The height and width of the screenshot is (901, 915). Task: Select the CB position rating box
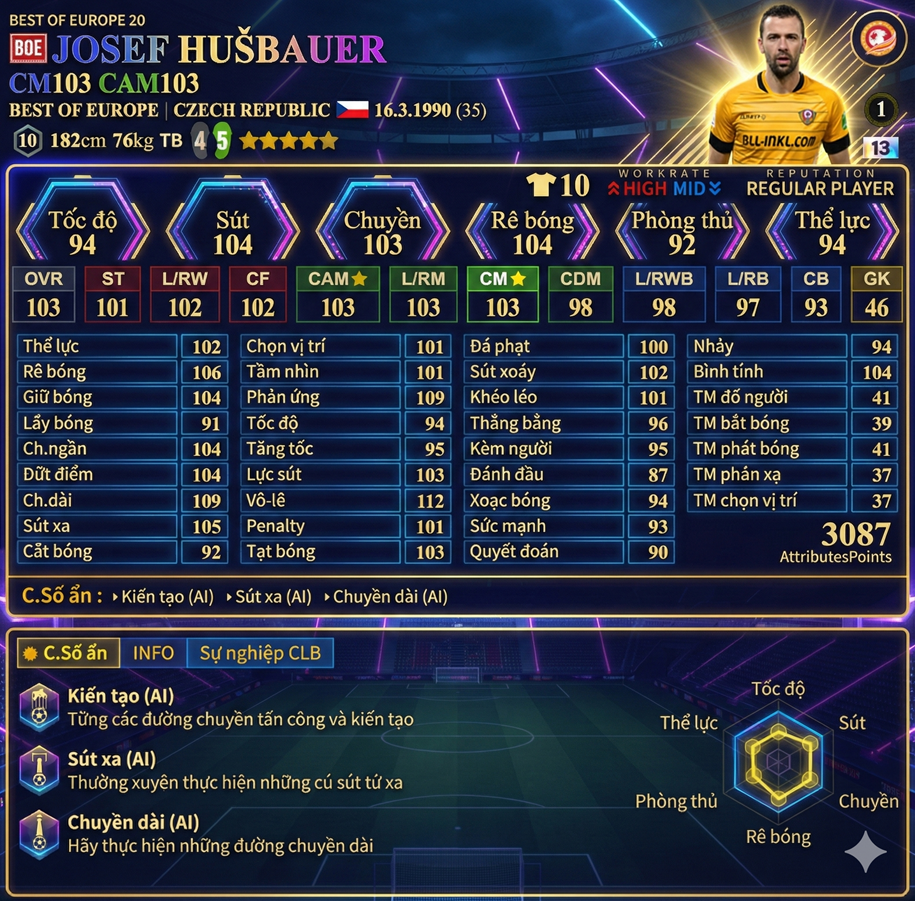(816, 295)
